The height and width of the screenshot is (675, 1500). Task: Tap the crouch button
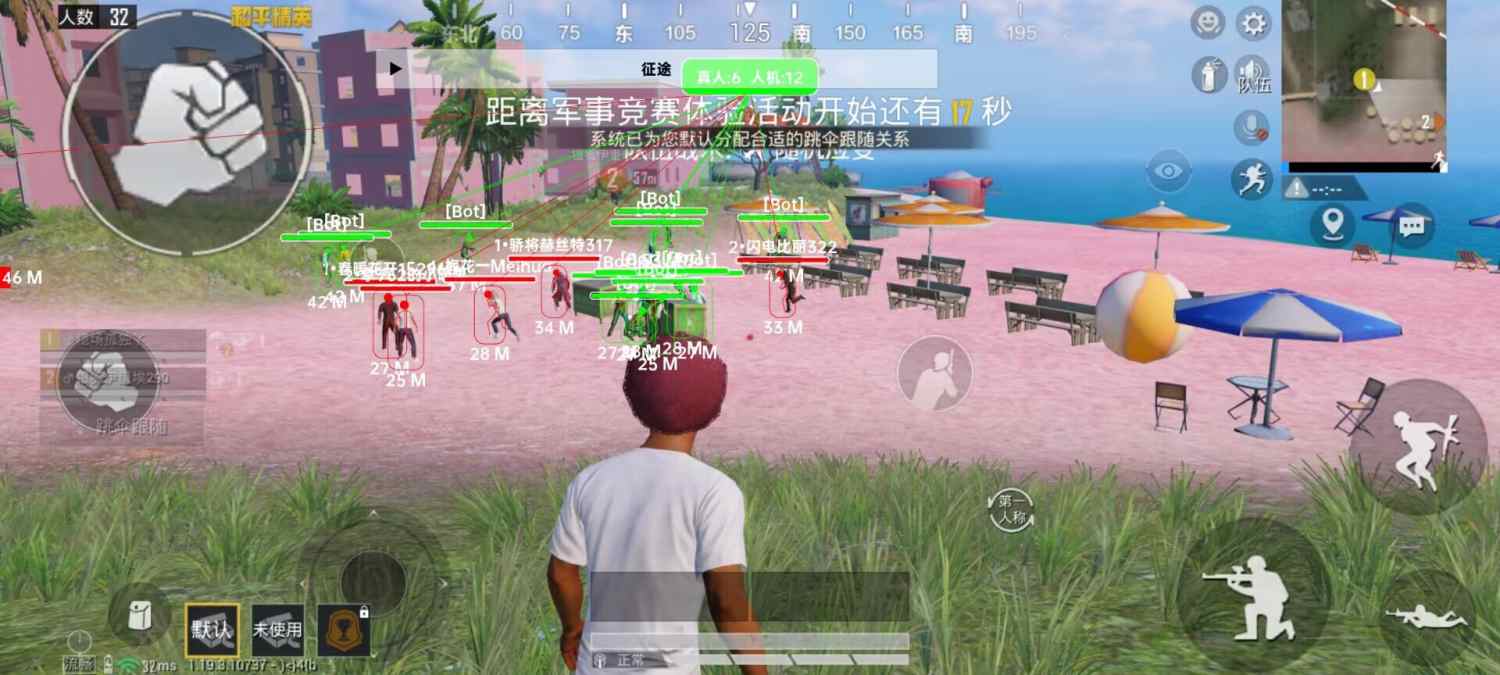pos(1252,595)
